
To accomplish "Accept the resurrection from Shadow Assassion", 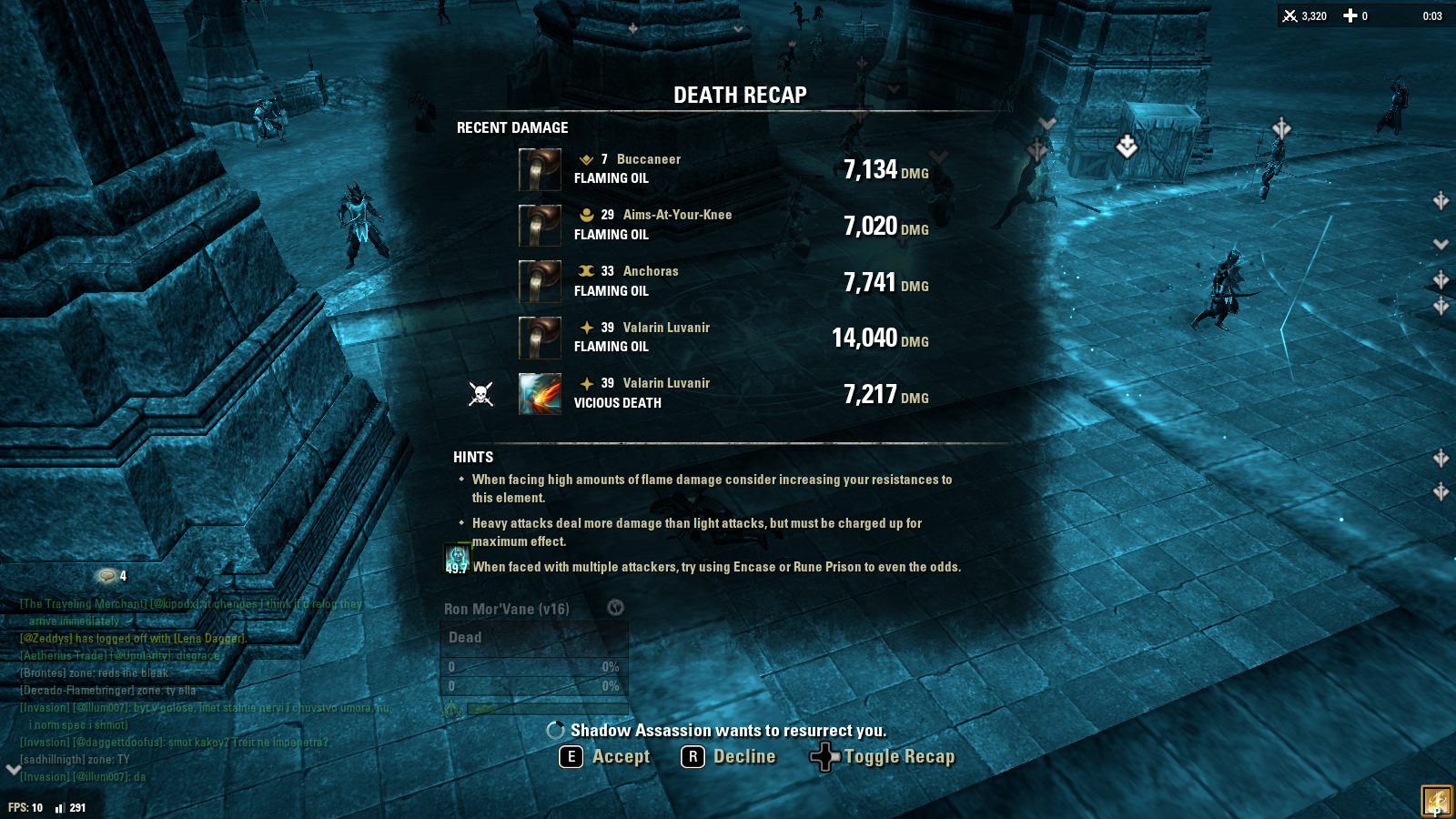I will tap(604, 756).
